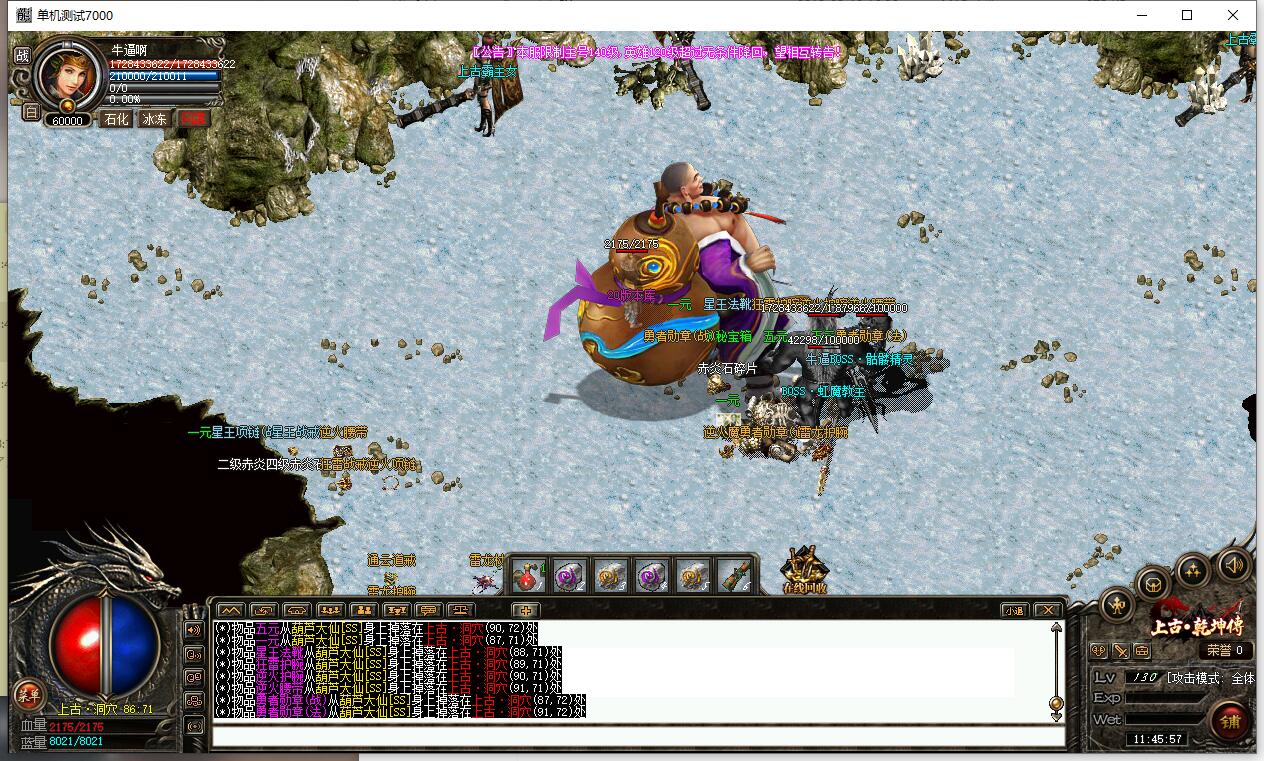The height and width of the screenshot is (761, 1264).
Task: Click the 战 button beside the portrait
Action: point(22,56)
